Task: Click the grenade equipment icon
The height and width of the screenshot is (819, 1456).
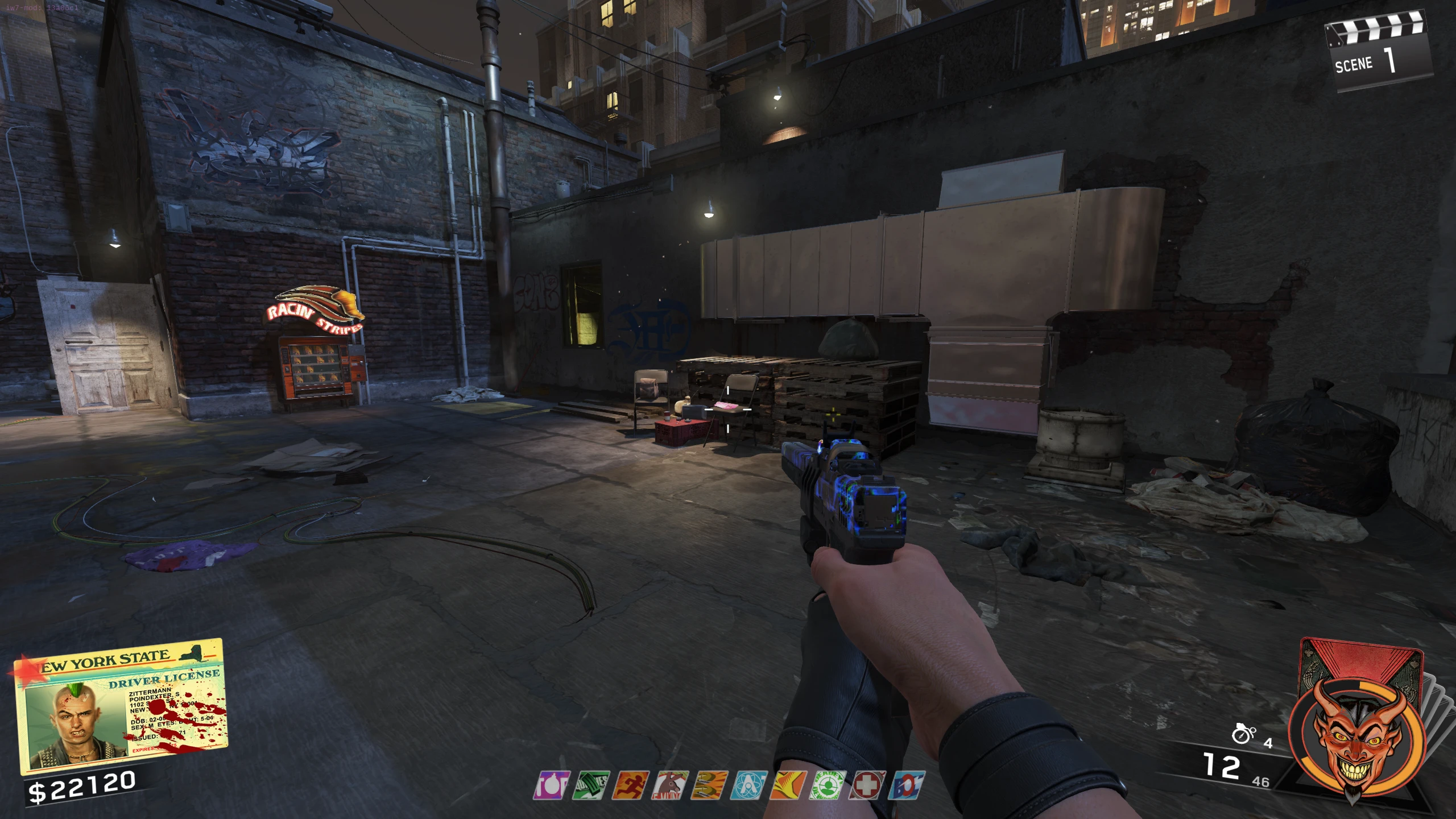Action: pos(1243,734)
